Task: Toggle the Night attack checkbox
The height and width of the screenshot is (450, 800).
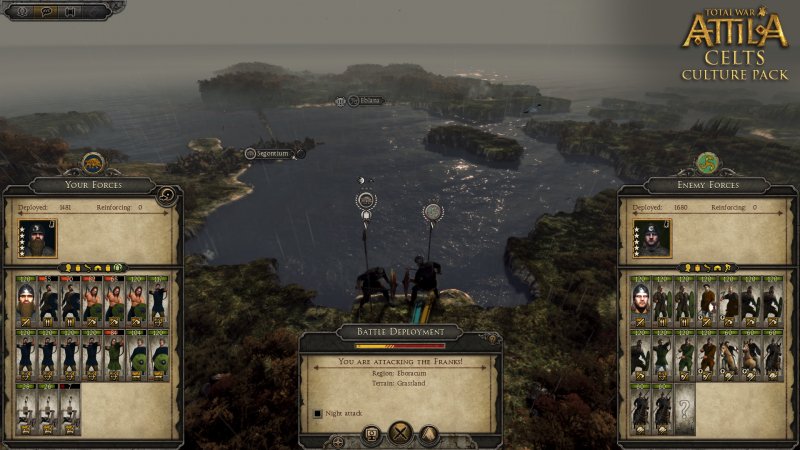Action: [x=318, y=412]
